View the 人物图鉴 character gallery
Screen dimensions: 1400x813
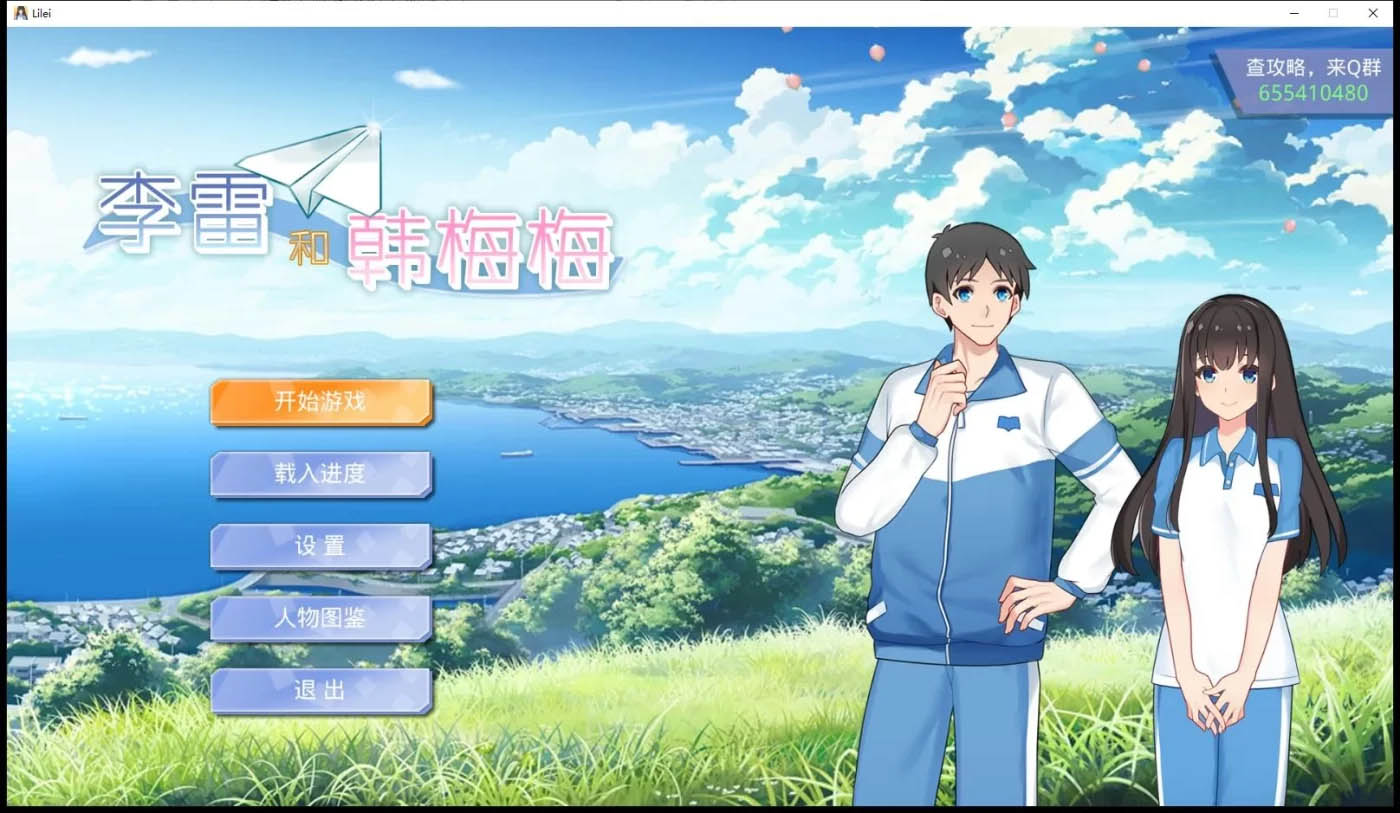pyautogui.click(x=320, y=618)
